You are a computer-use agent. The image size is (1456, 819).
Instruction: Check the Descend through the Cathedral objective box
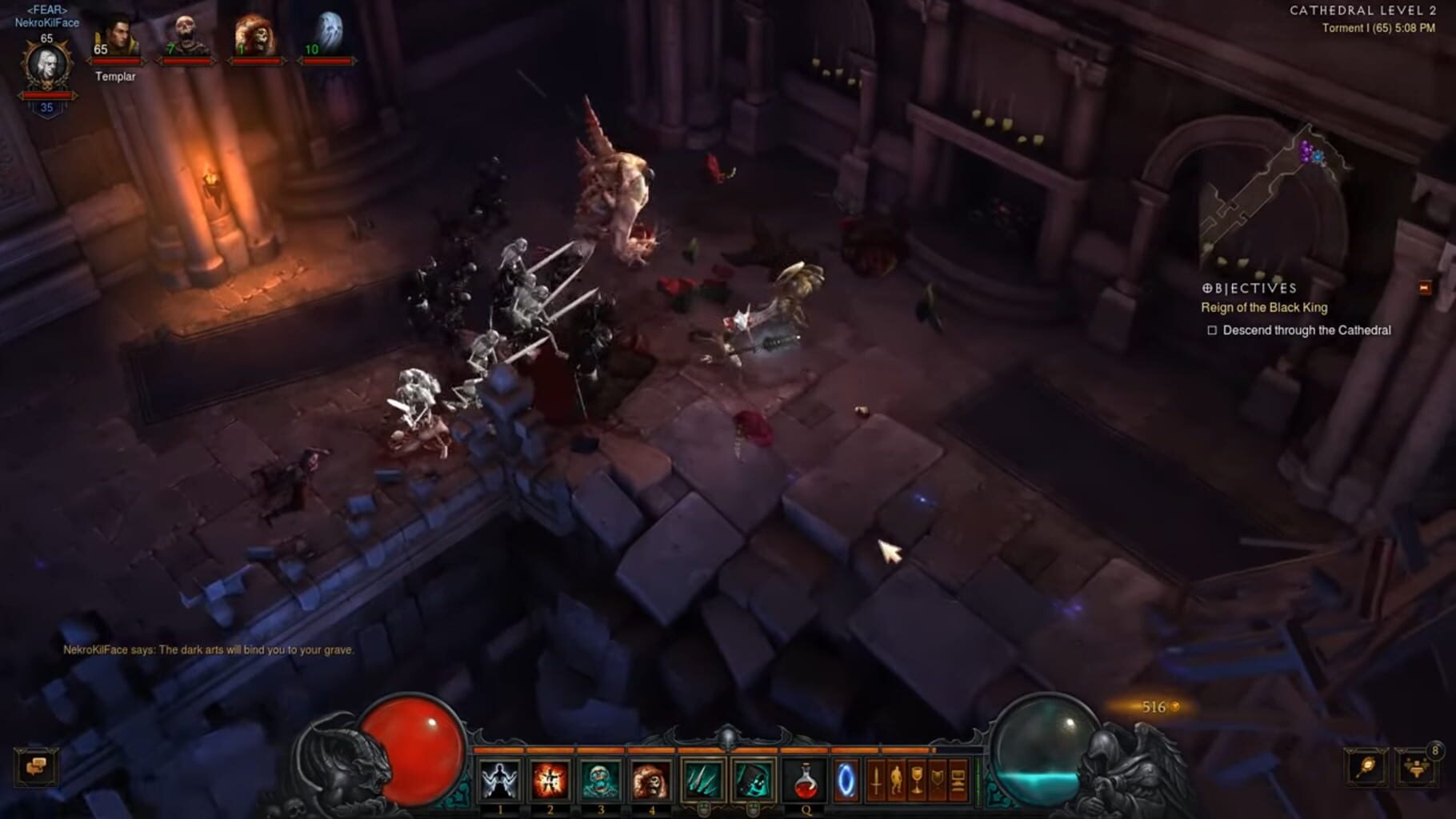1213,330
